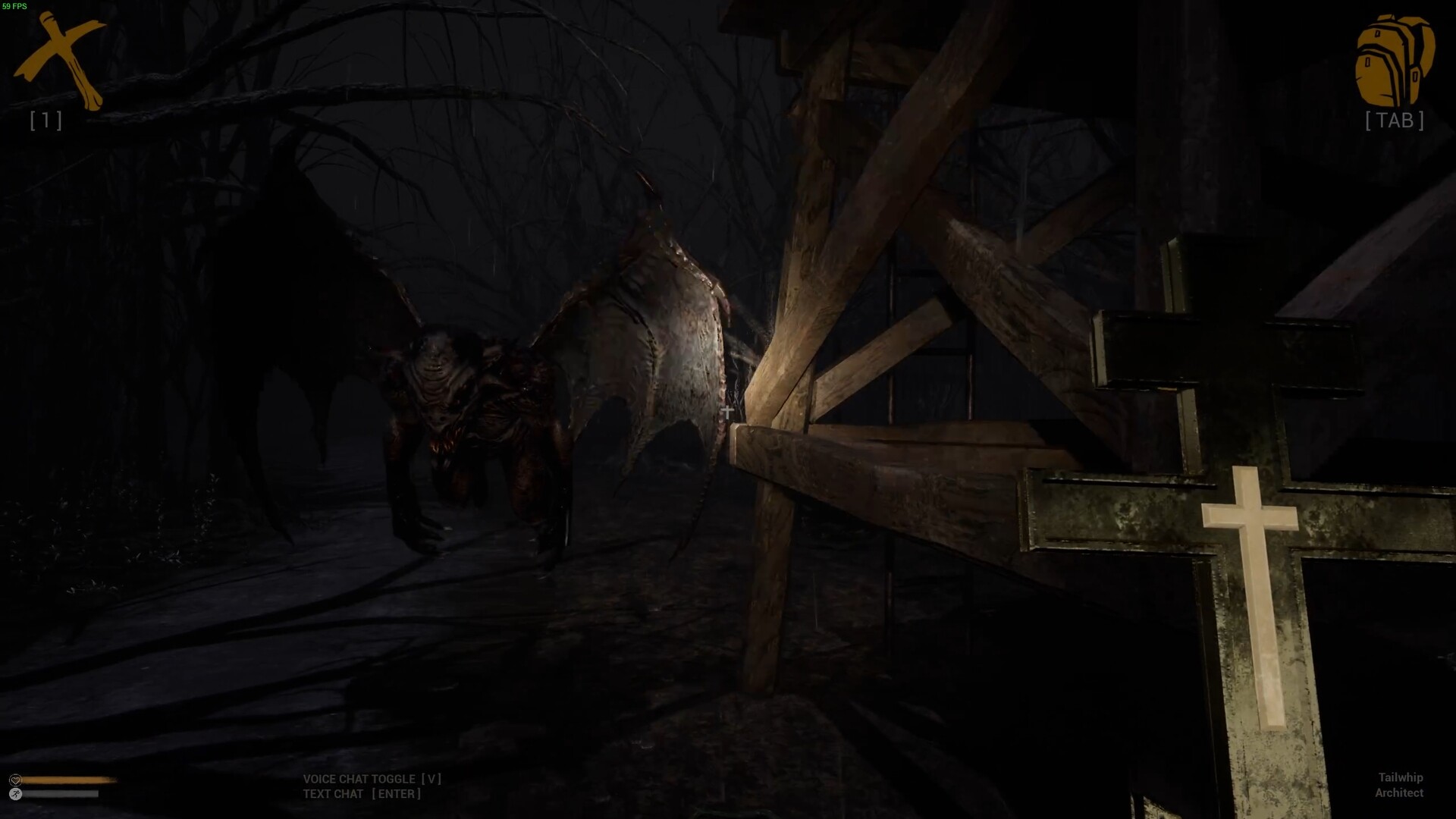Select the Architect ability label

point(1401,794)
